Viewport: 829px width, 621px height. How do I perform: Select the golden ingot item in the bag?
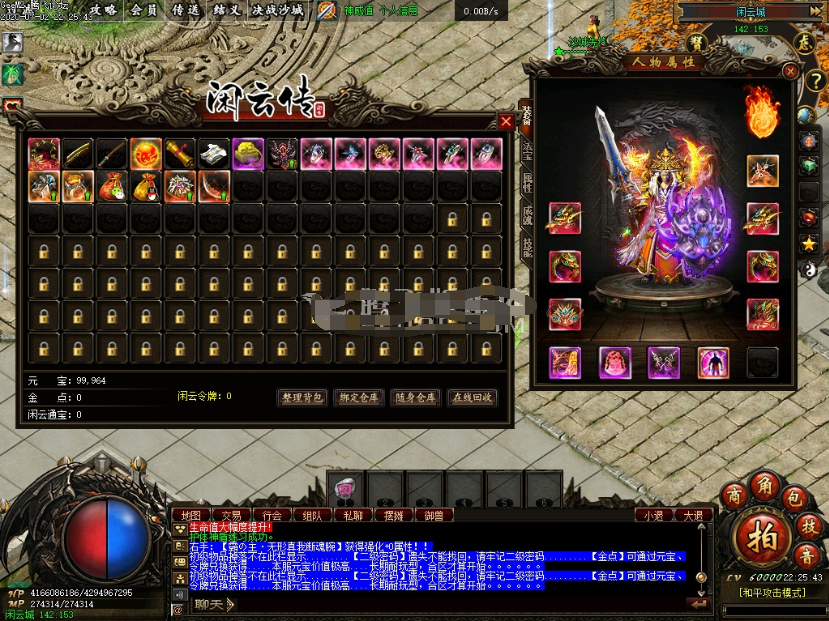[x=248, y=153]
